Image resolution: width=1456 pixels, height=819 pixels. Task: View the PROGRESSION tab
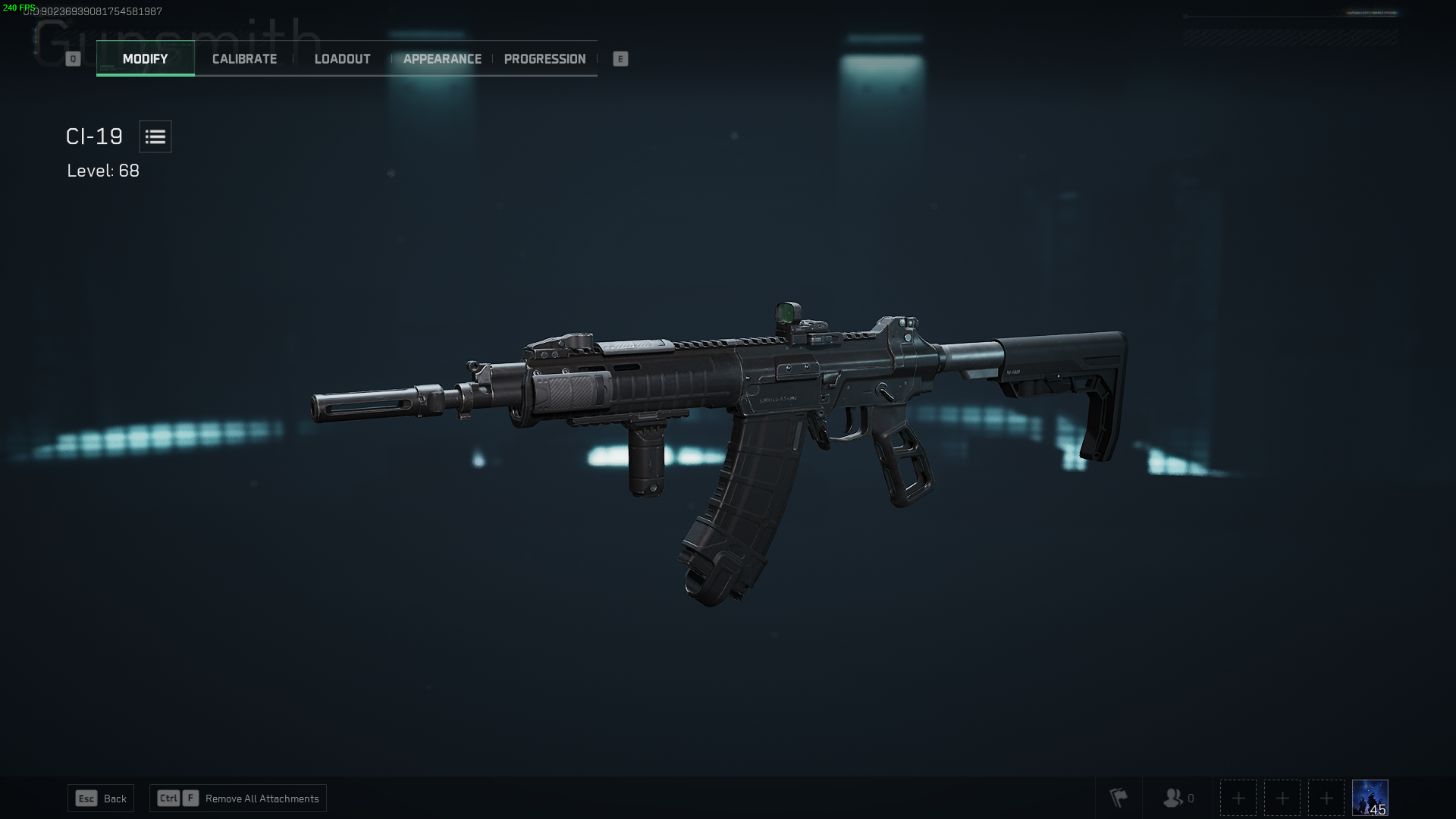pyautogui.click(x=544, y=58)
